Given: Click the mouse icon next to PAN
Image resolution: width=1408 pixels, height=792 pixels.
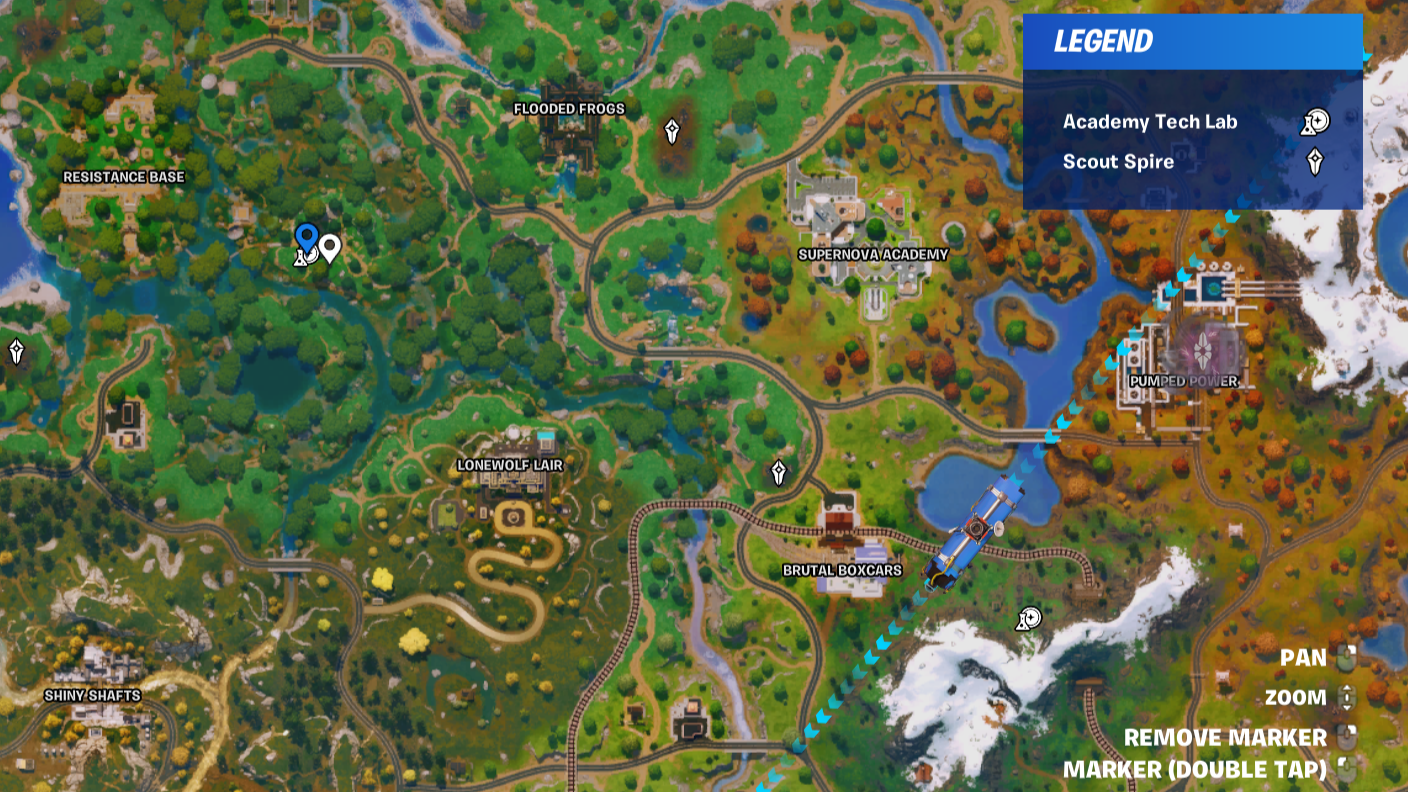Looking at the screenshot, I should pos(1346,658).
